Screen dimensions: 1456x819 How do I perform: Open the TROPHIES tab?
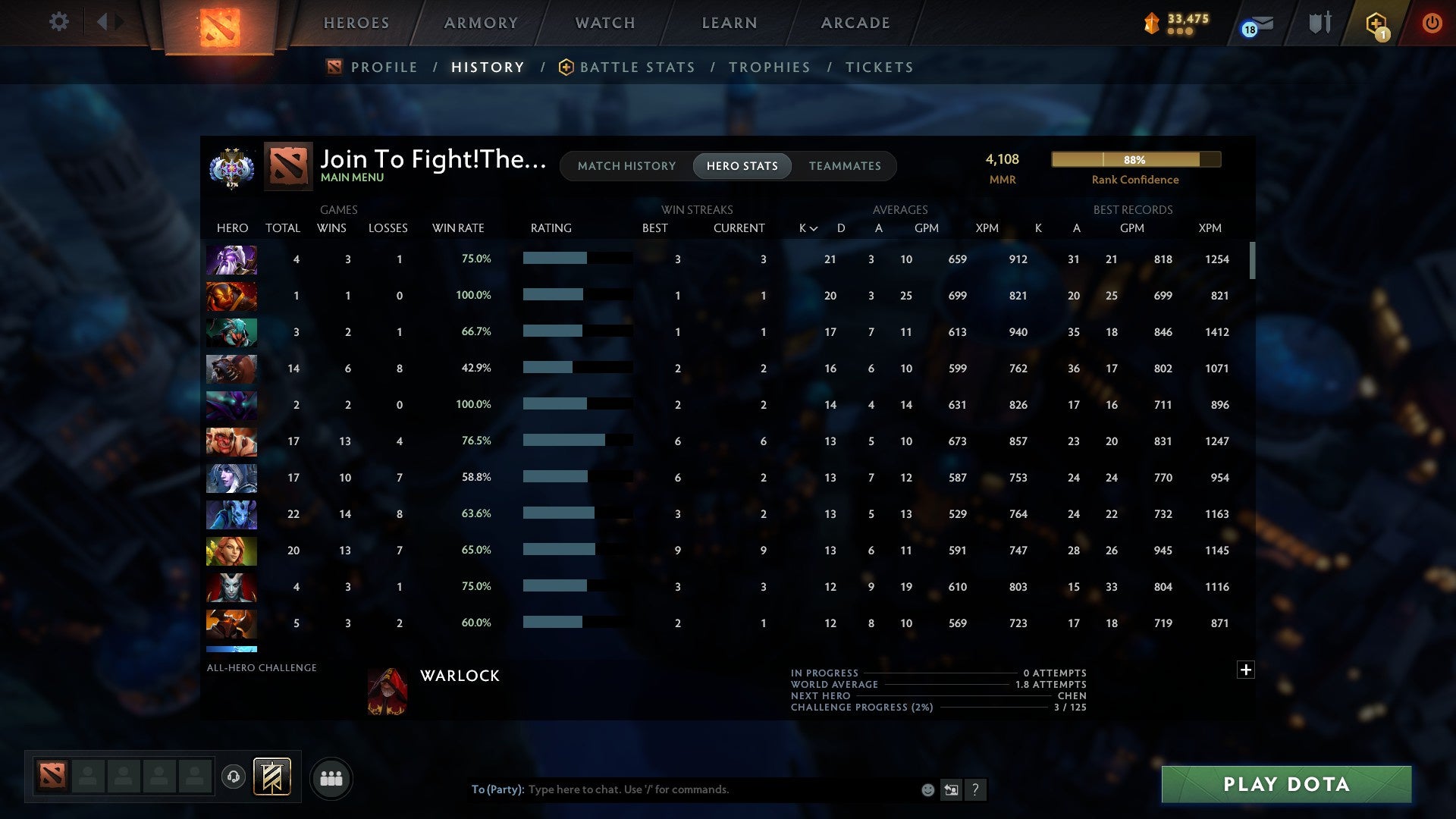(x=769, y=67)
